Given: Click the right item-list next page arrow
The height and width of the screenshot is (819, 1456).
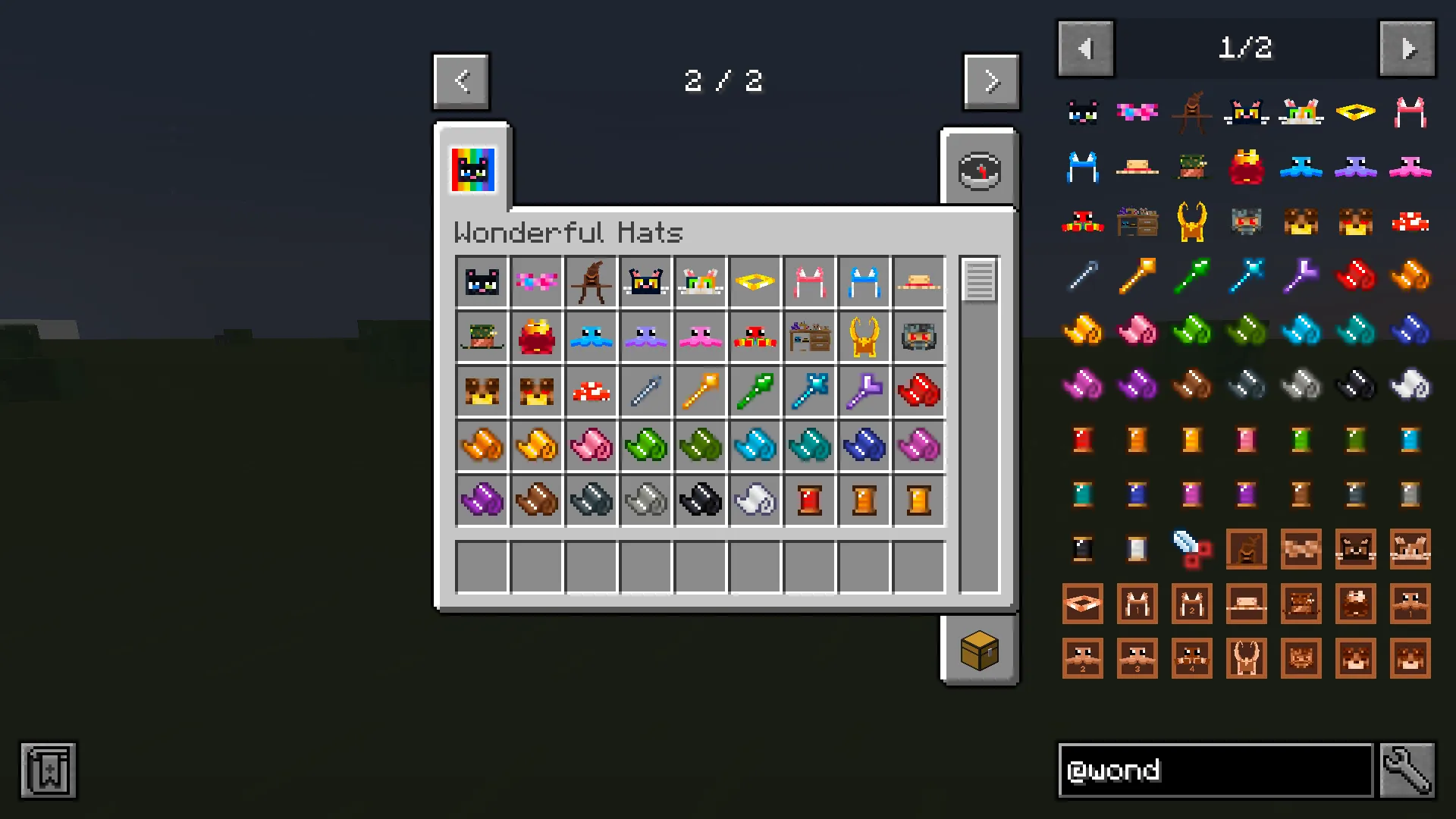Looking at the screenshot, I should pos(1407,48).
